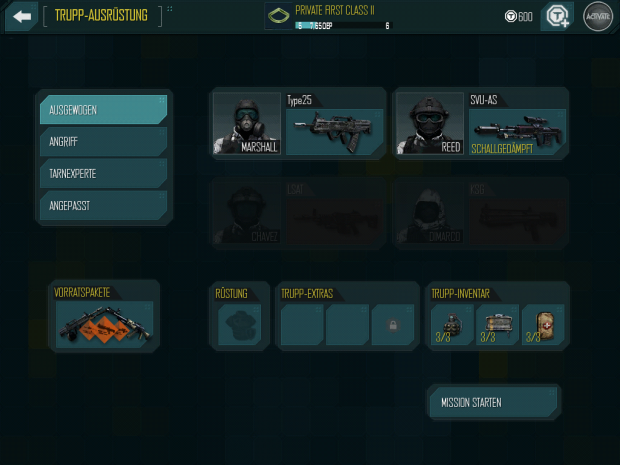The height and width of the screenshot is (465, 620).
Task: Start the mission with Mission Starten
Action: [x=494, y=403]
